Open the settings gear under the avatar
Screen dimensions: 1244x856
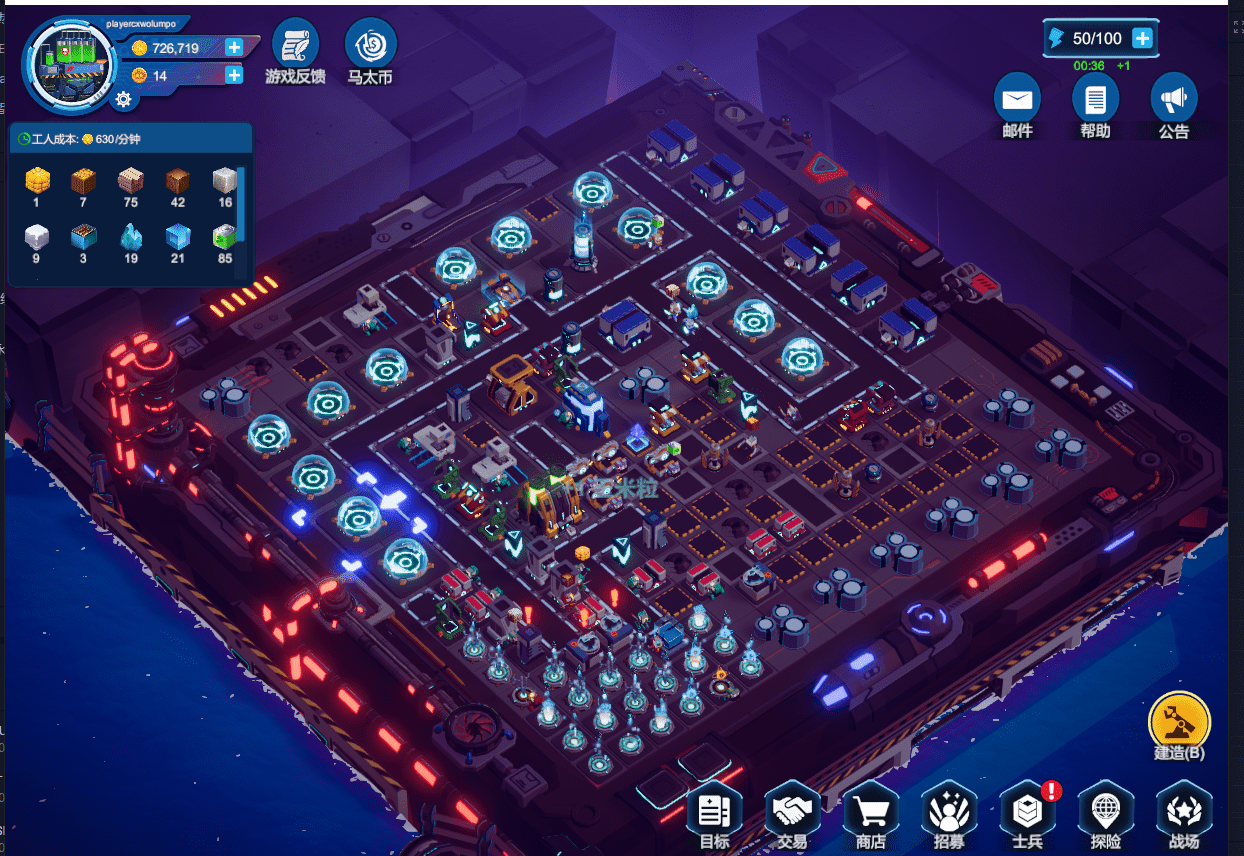(x=123, y=98)
